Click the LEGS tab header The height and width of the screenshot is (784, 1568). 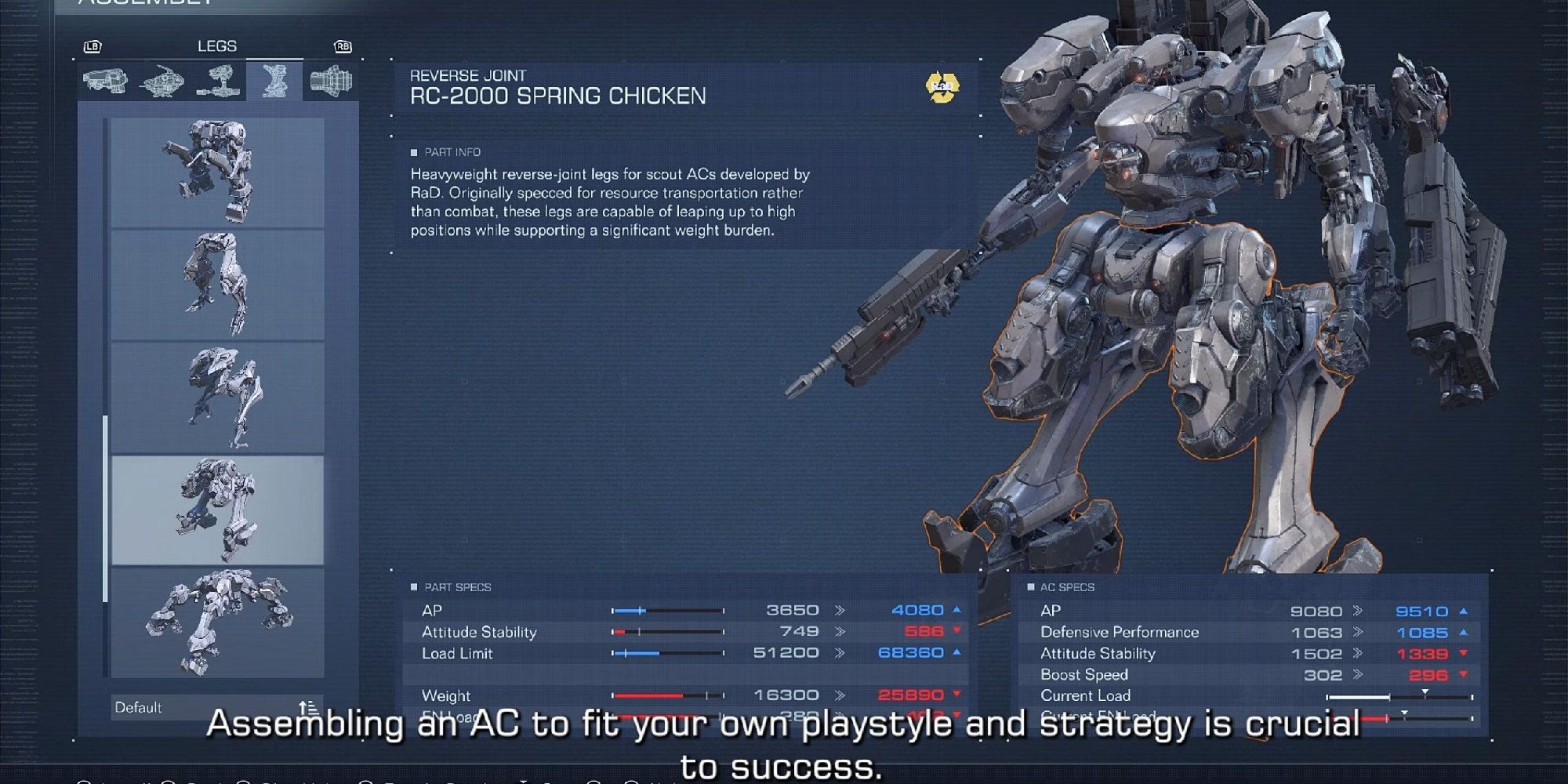(x=217, y=46)
